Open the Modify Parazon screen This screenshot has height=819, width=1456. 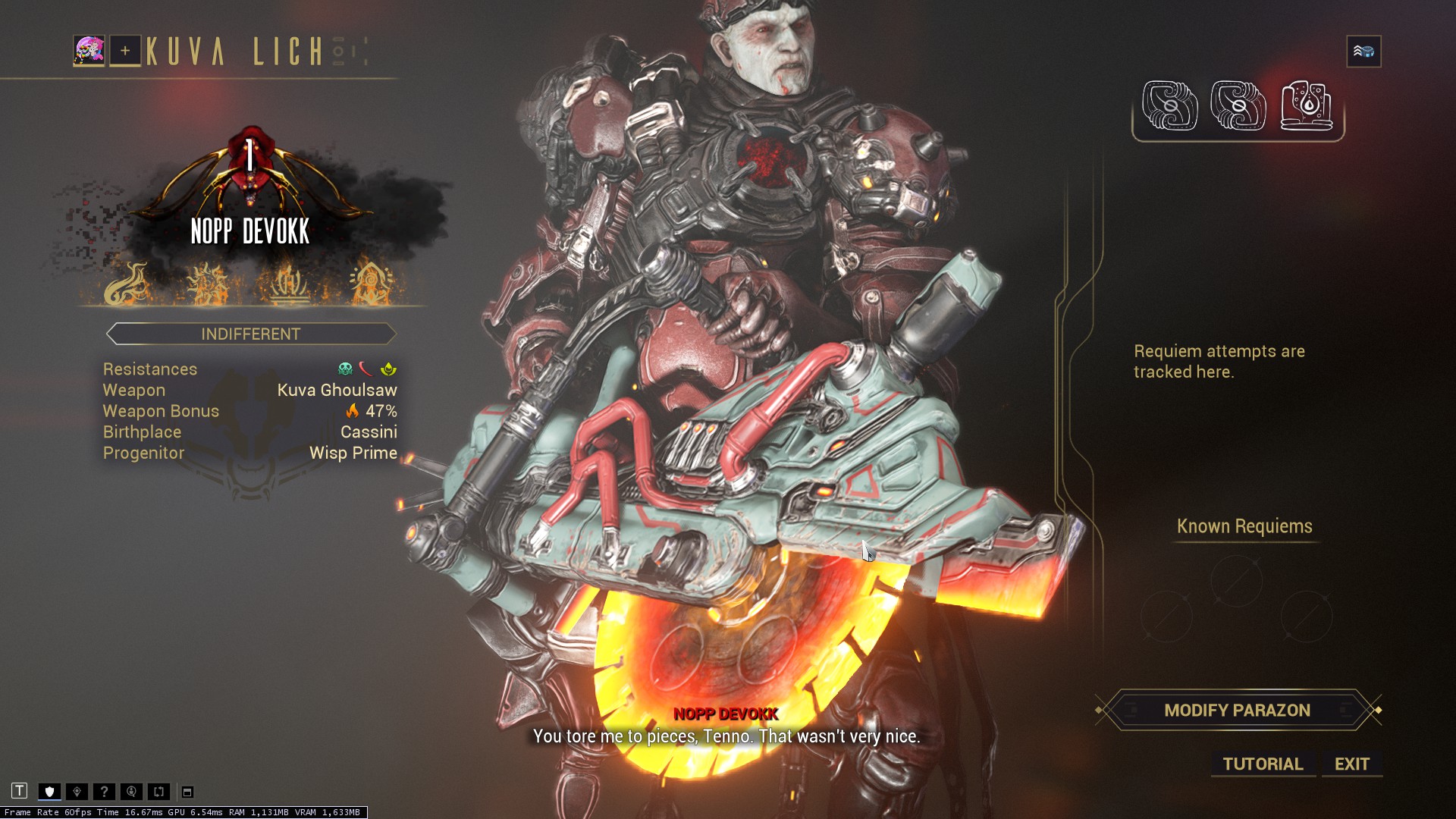[x=1237, y=711]
